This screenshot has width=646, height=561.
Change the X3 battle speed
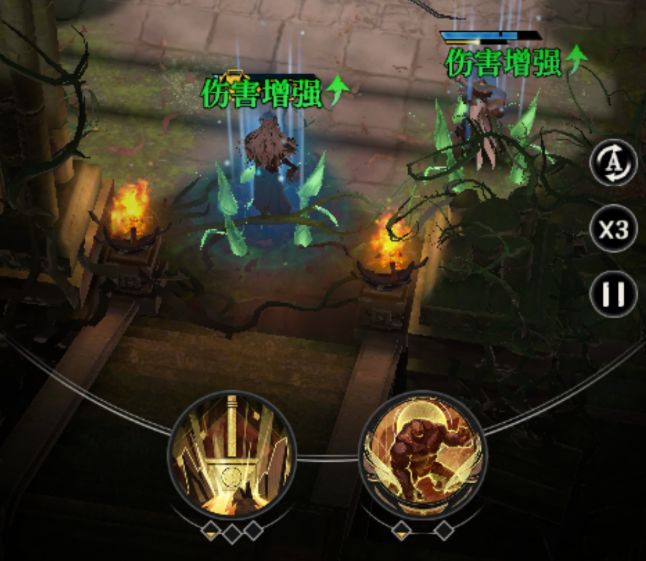click(613, 231)
